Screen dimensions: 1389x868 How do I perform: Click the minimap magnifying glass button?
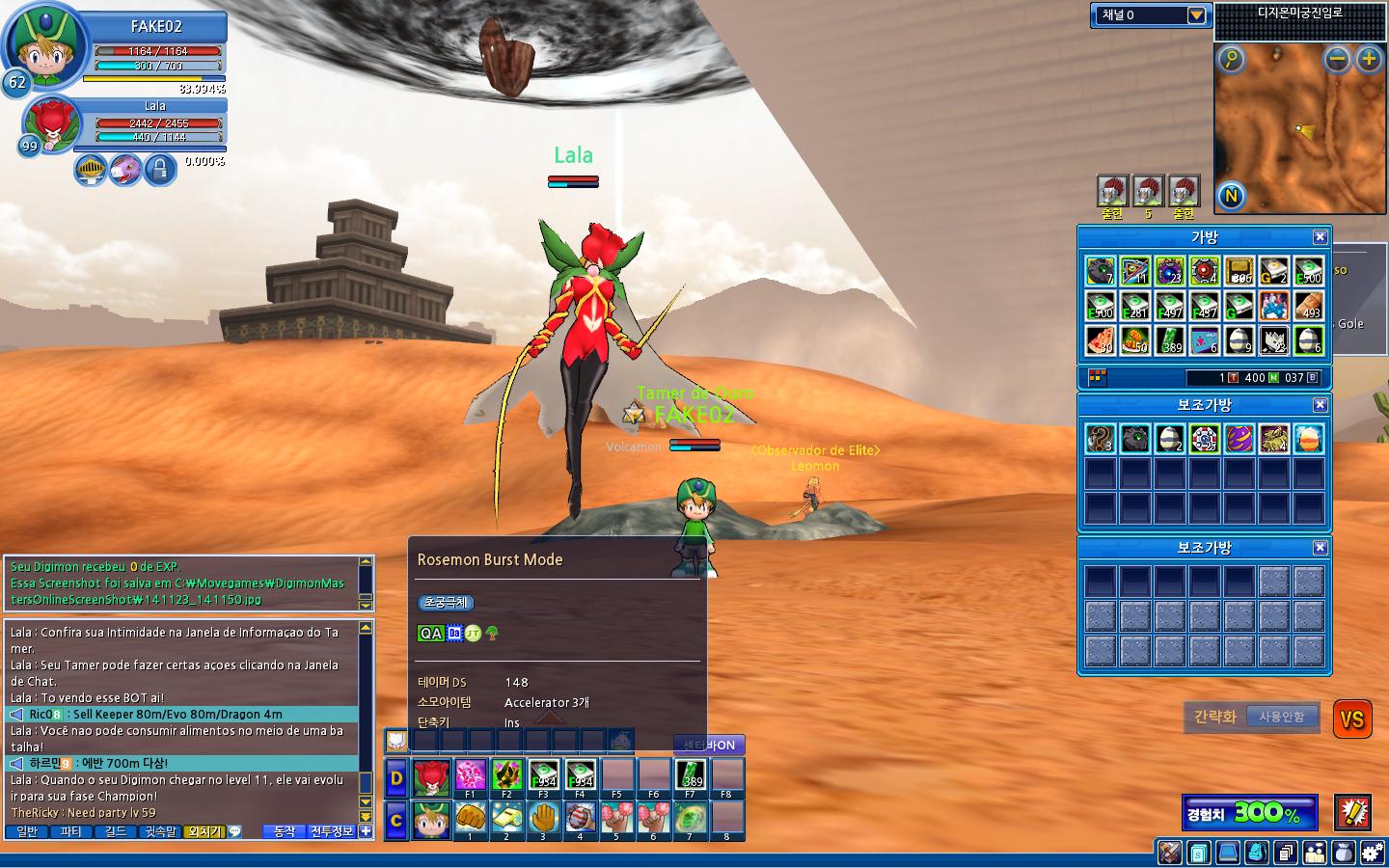(x=1231, y=60)
